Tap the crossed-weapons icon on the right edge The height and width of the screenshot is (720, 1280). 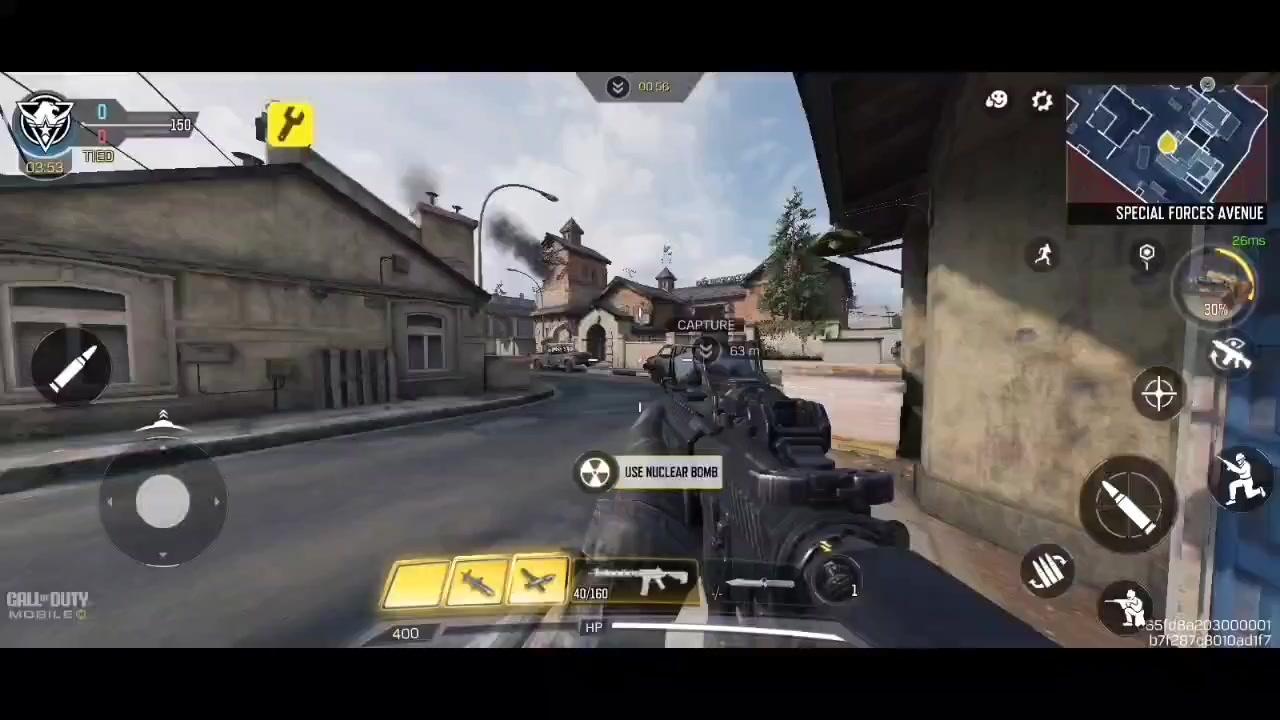[x=1232, y=355]
